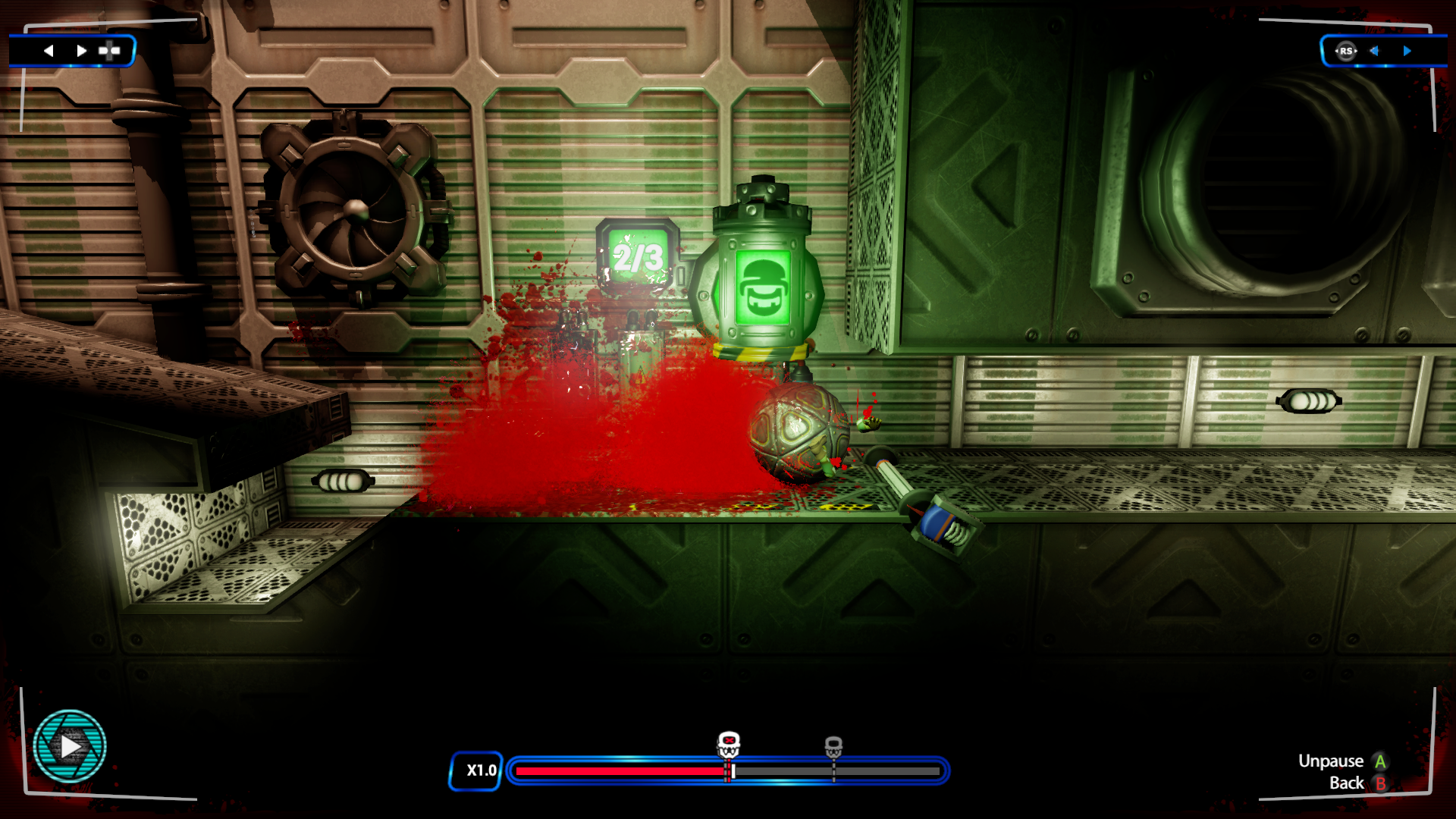Jump to the red-eyed skull death marker
Viewport: 1456px width, 819px height.
click(x=729, y=744)
